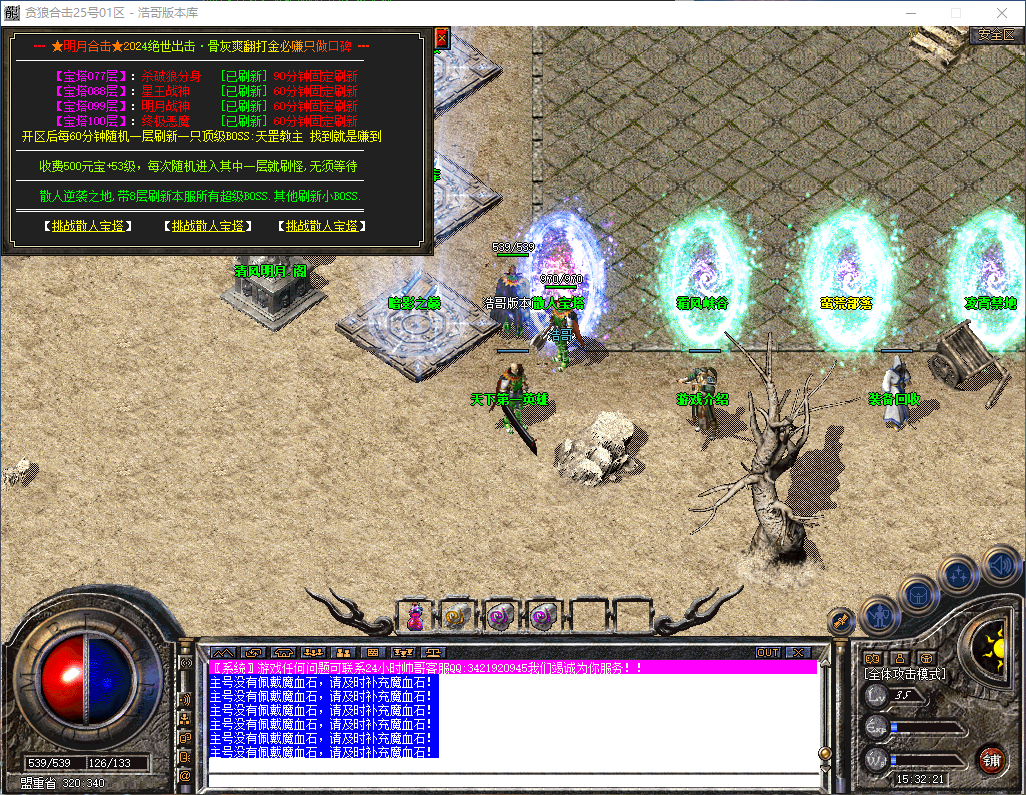
Task: Use the red potion in the hotbar
Action: click(414, 617)
